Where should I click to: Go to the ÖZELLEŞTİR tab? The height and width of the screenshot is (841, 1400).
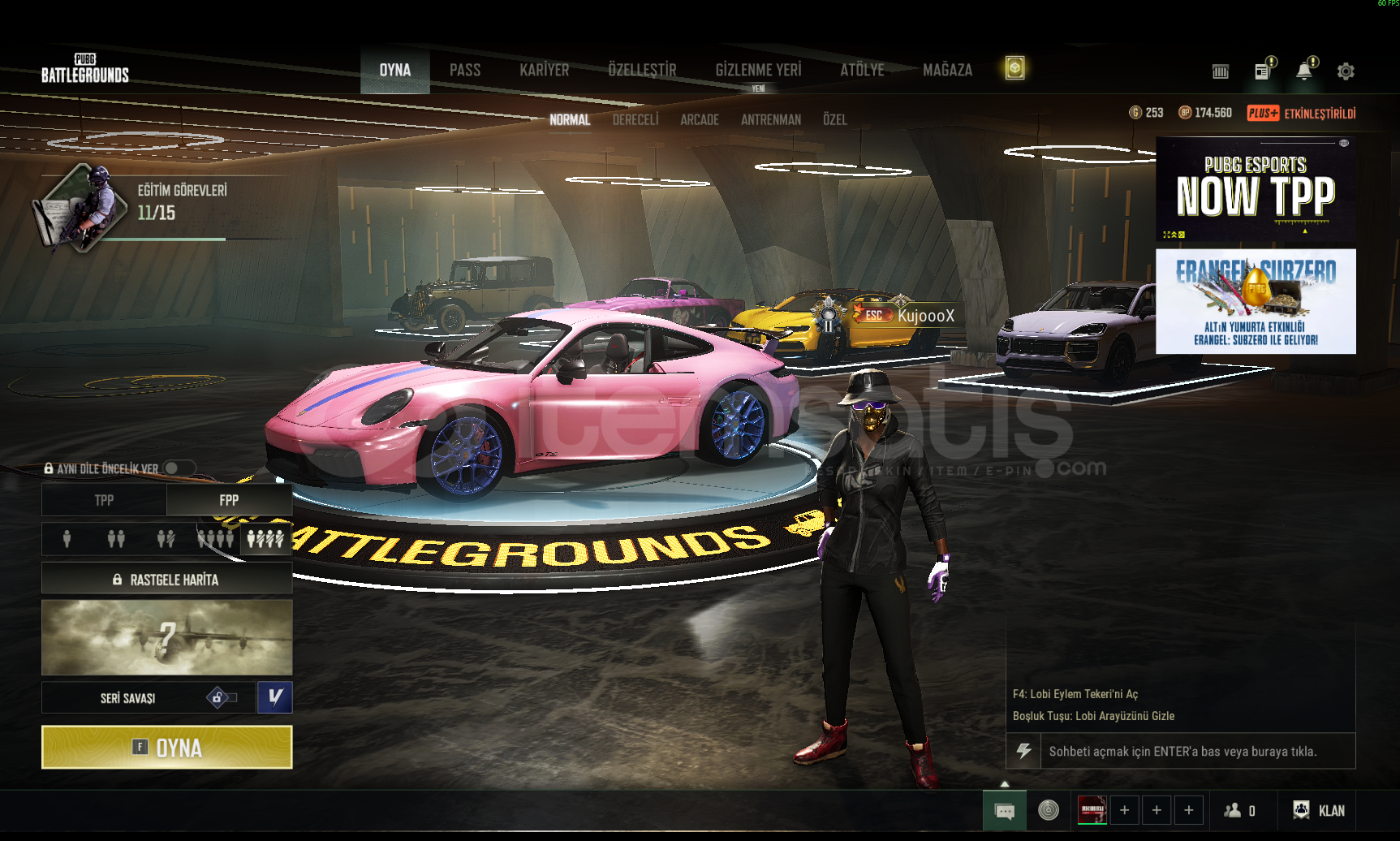click(x=642, y=71)
